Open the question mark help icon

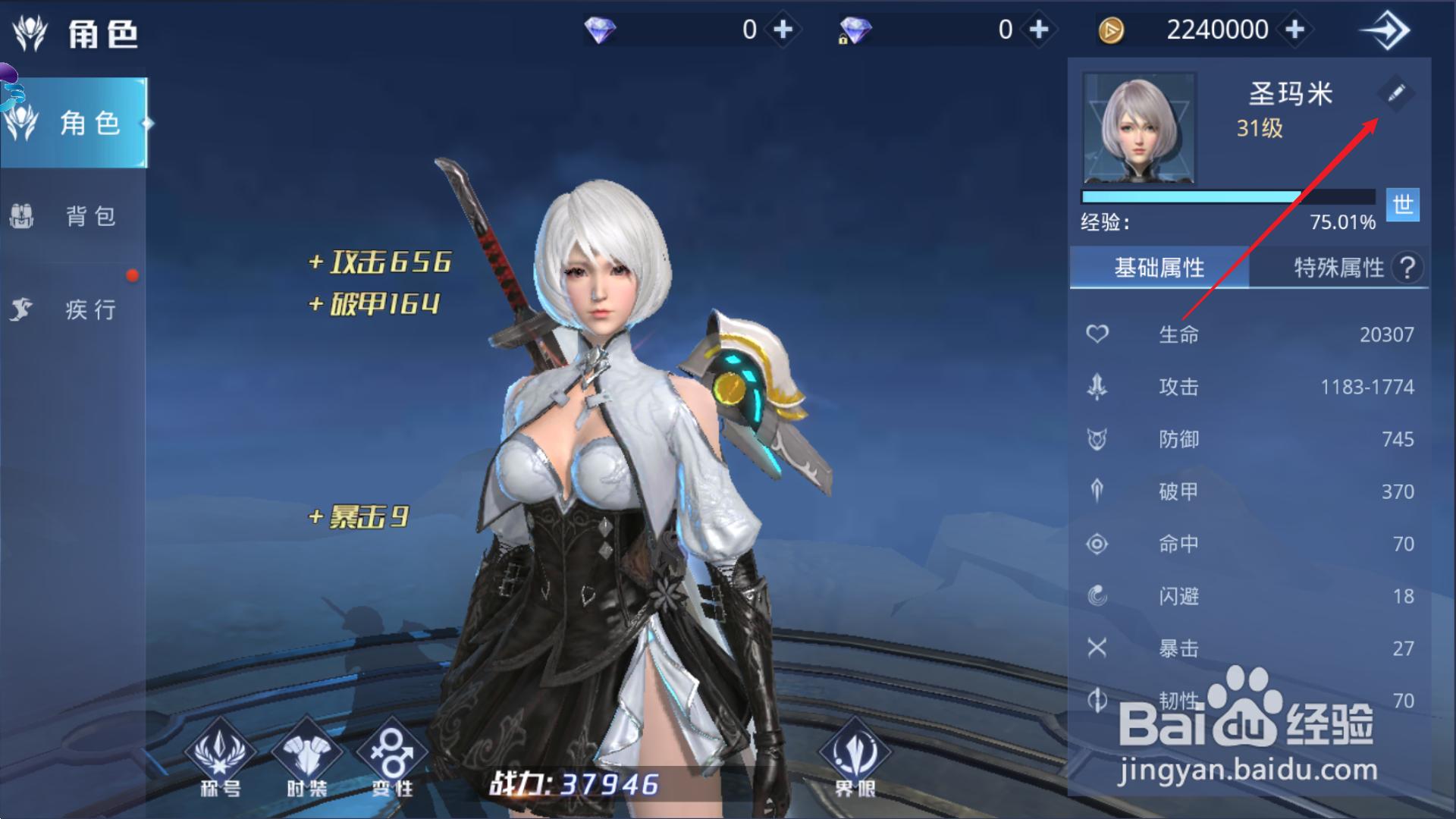click(1407, 268)
